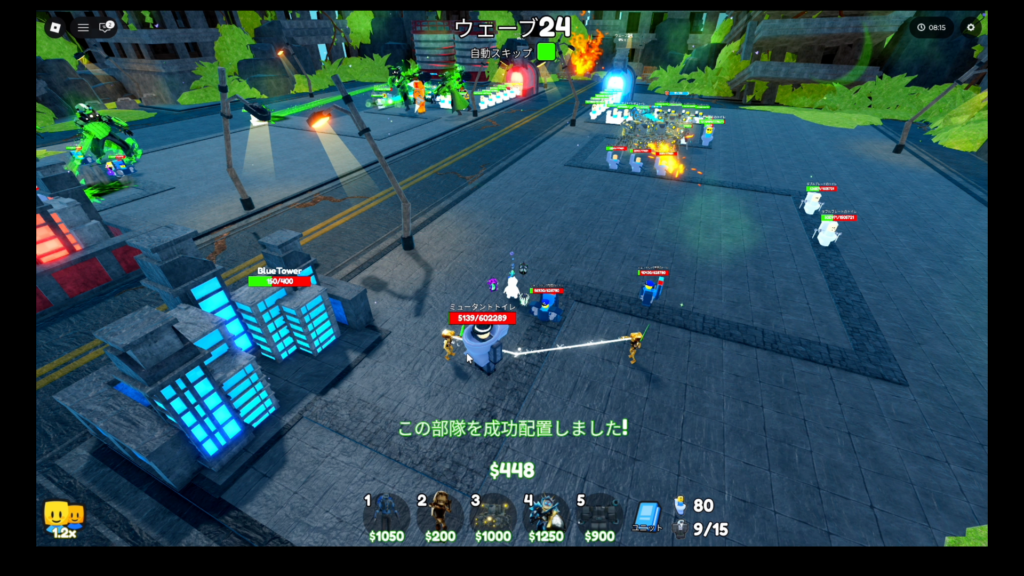Choose unit slot 5 costing $900

click(x=599, y=514)
